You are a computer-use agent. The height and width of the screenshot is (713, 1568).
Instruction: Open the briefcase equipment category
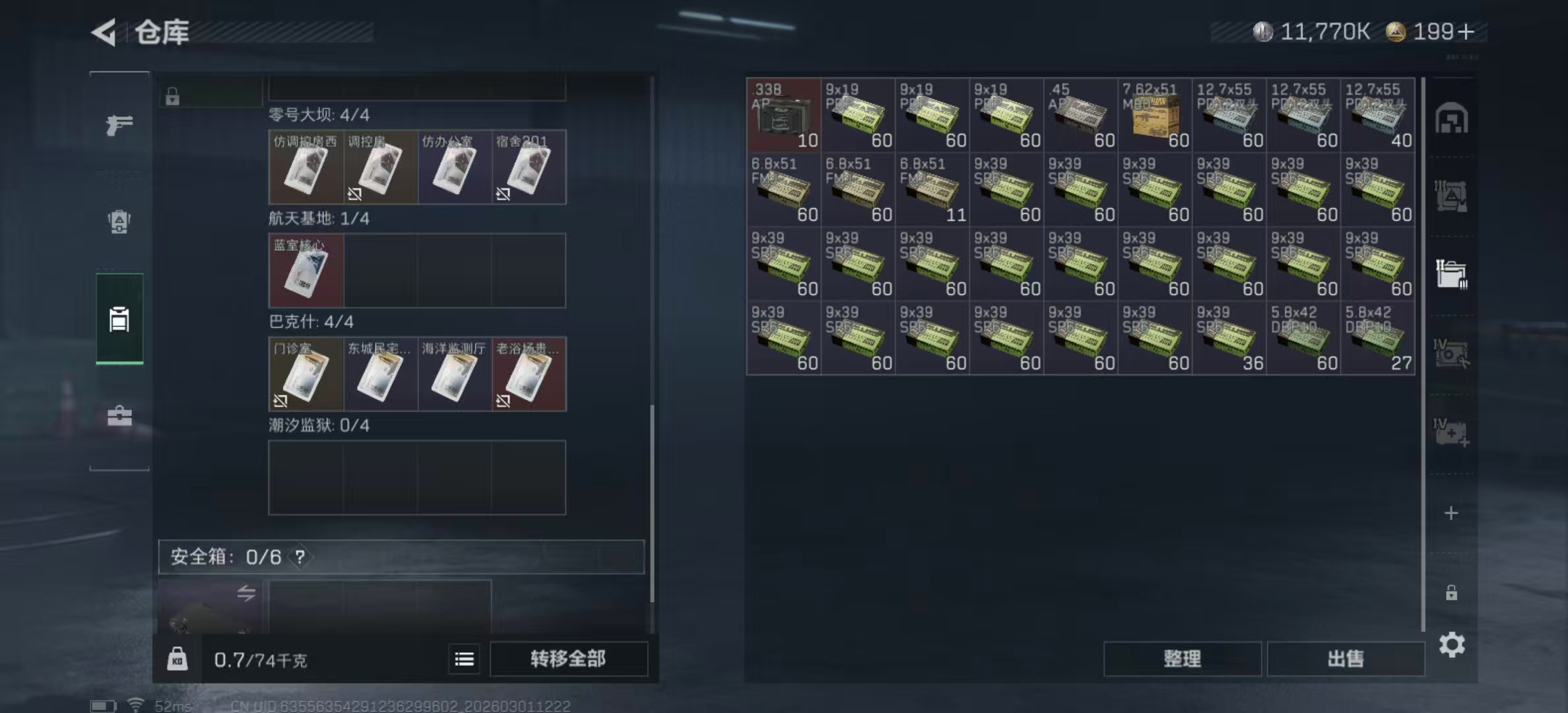click(x=119, y=416)
